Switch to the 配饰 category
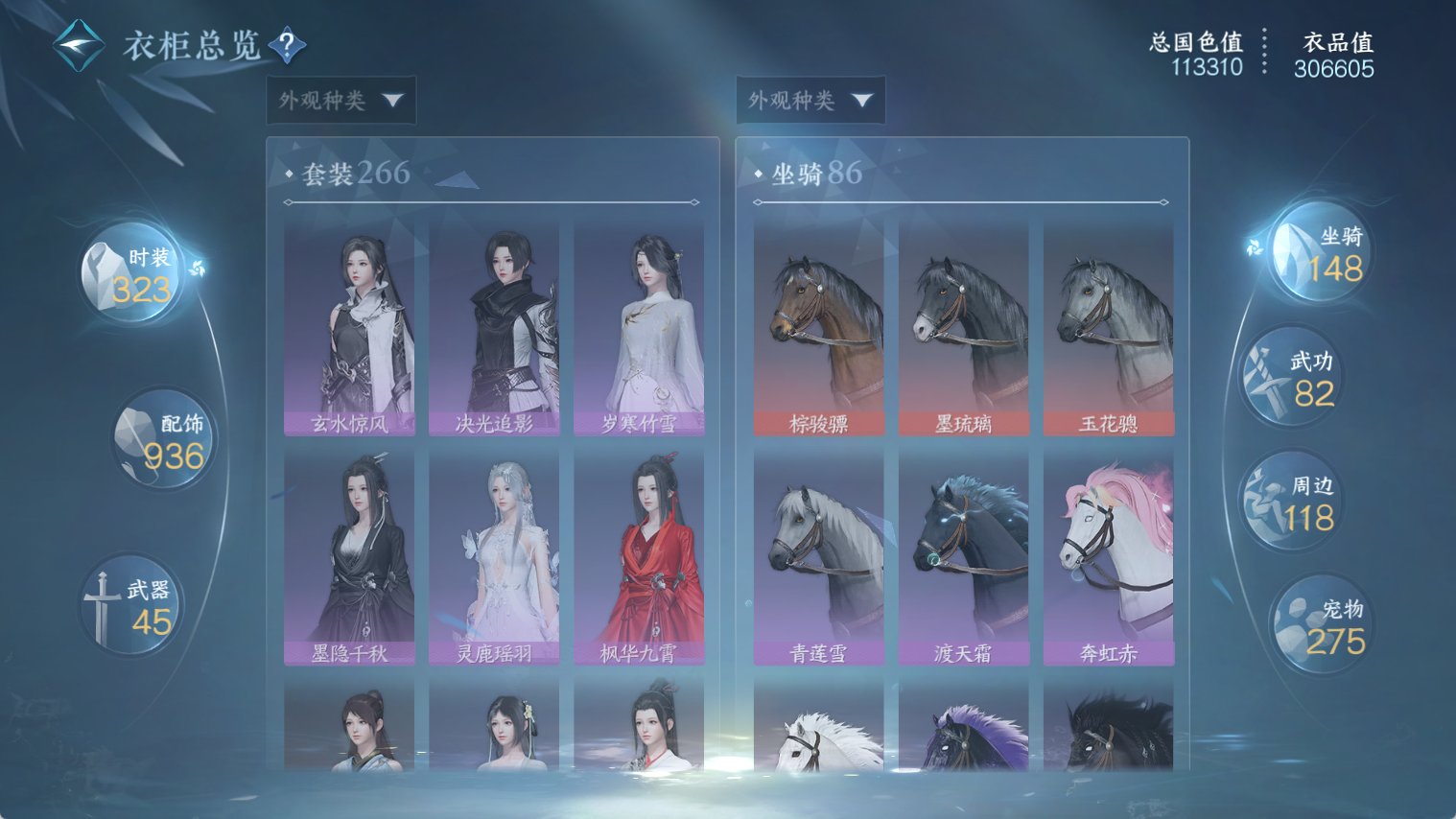Viewport: 1456px width, 819px height. [165, 440]
